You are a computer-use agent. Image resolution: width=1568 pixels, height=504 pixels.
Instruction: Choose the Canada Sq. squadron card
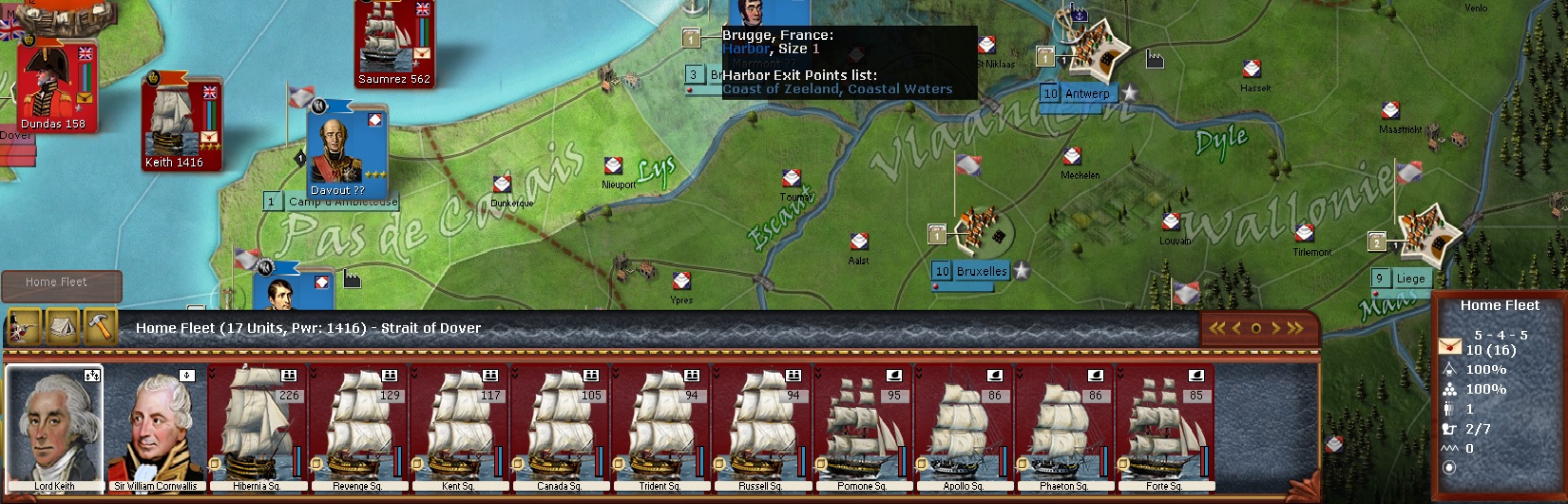pyautogui.click(x=559, y=428)
